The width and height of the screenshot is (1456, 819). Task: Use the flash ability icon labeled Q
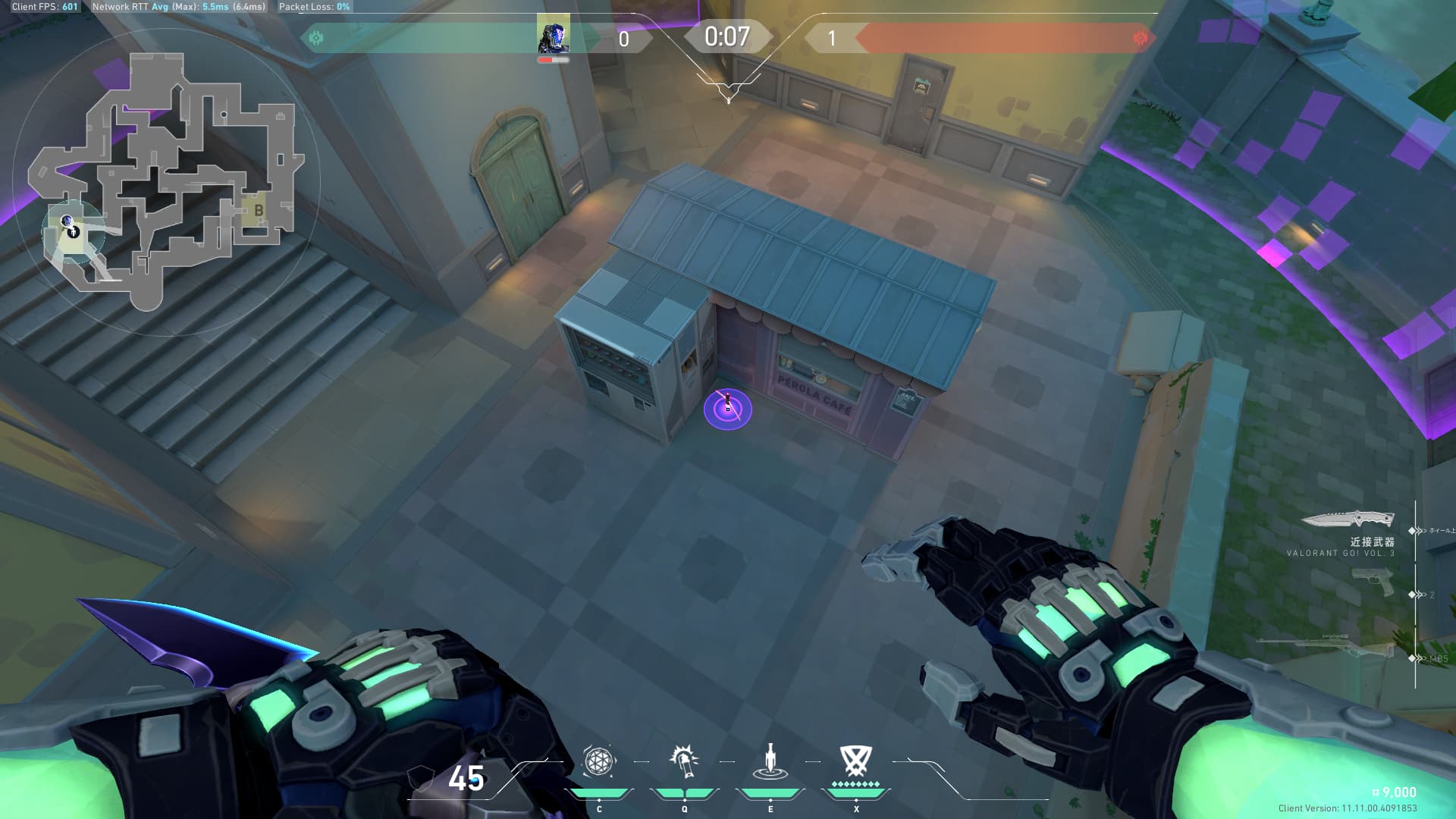(684, 761)
